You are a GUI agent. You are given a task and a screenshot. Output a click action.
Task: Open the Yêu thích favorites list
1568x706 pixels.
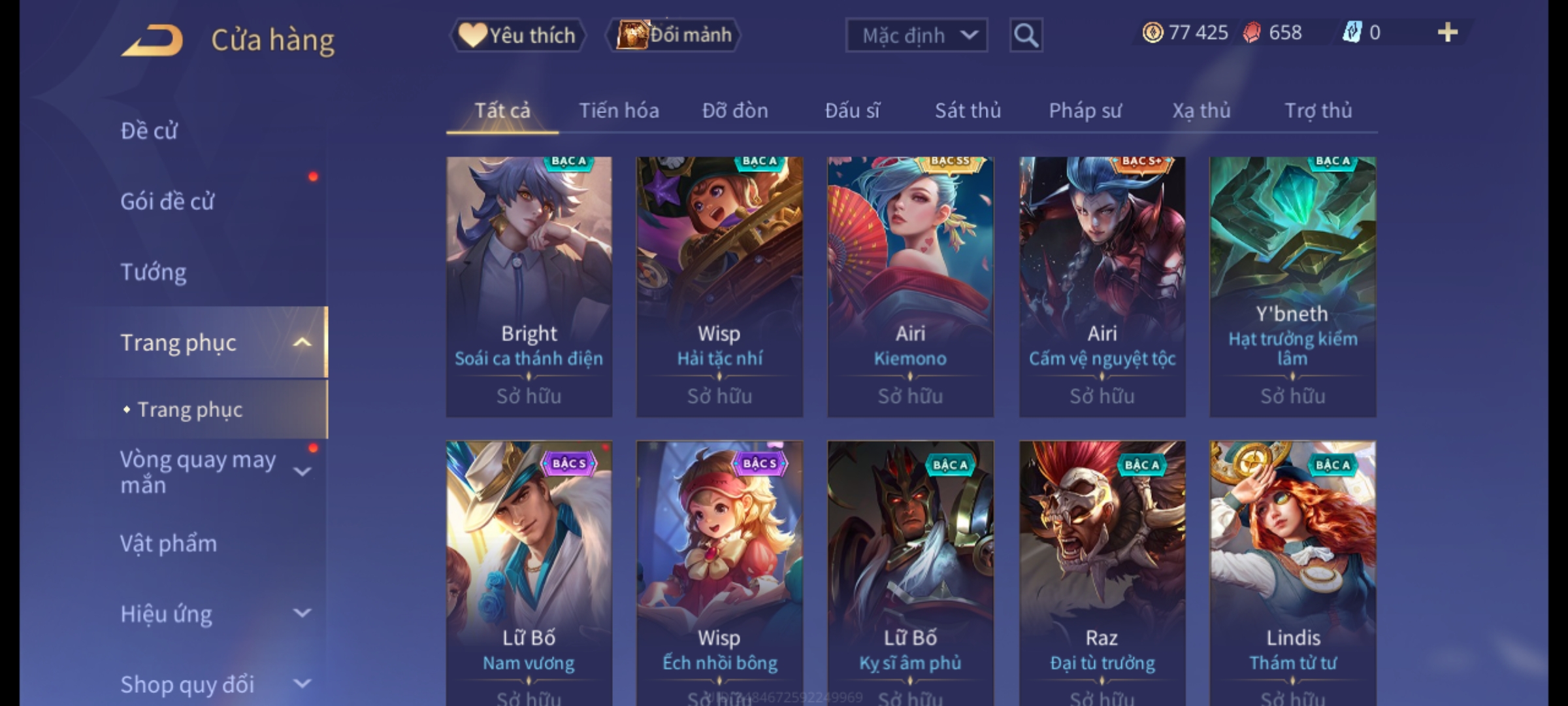click(517, 35)
